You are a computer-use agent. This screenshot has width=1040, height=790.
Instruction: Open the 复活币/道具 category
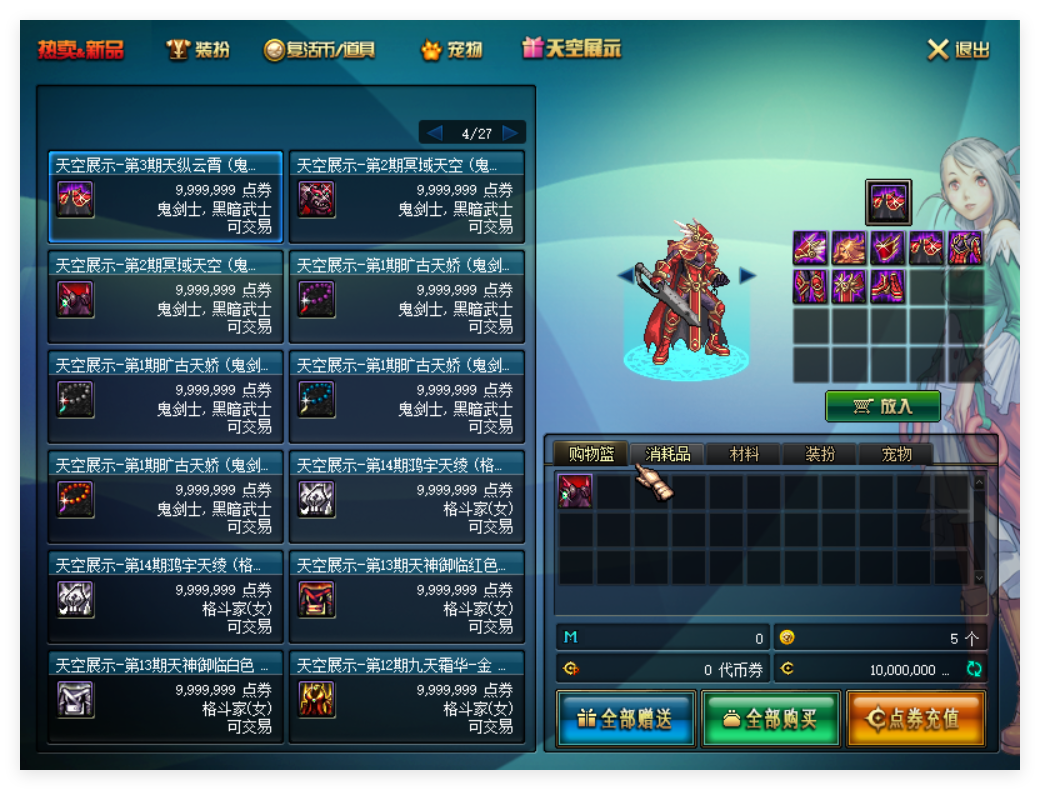(x=319, y=49)
